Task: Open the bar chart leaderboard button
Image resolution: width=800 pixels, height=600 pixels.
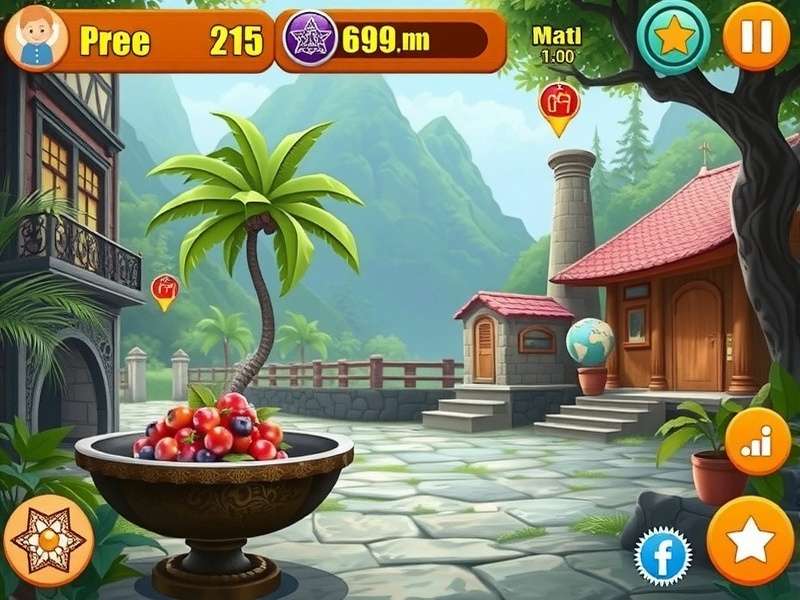Action: coord(757,441)
